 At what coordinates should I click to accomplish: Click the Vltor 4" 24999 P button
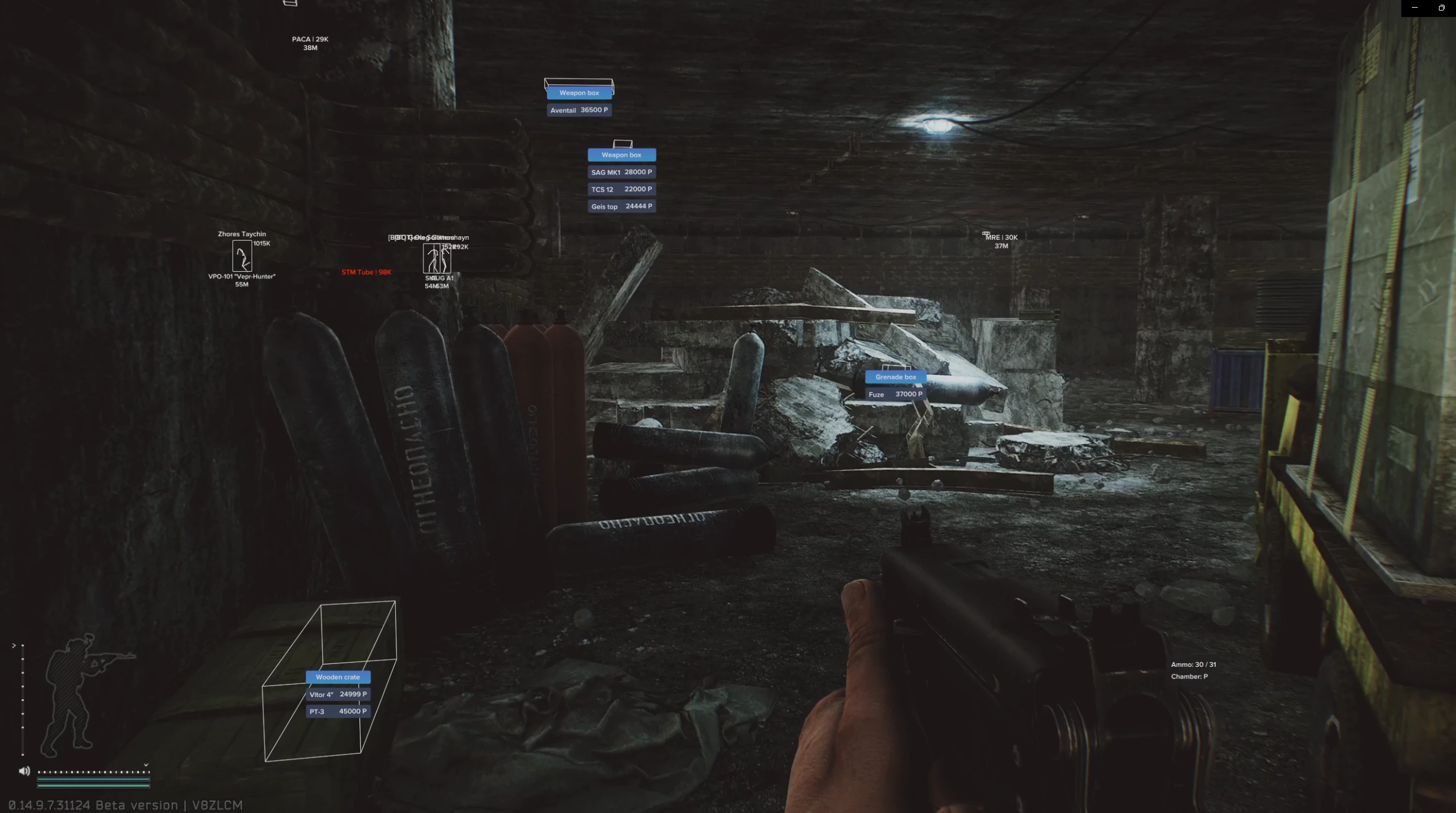(x=338, y=694)
